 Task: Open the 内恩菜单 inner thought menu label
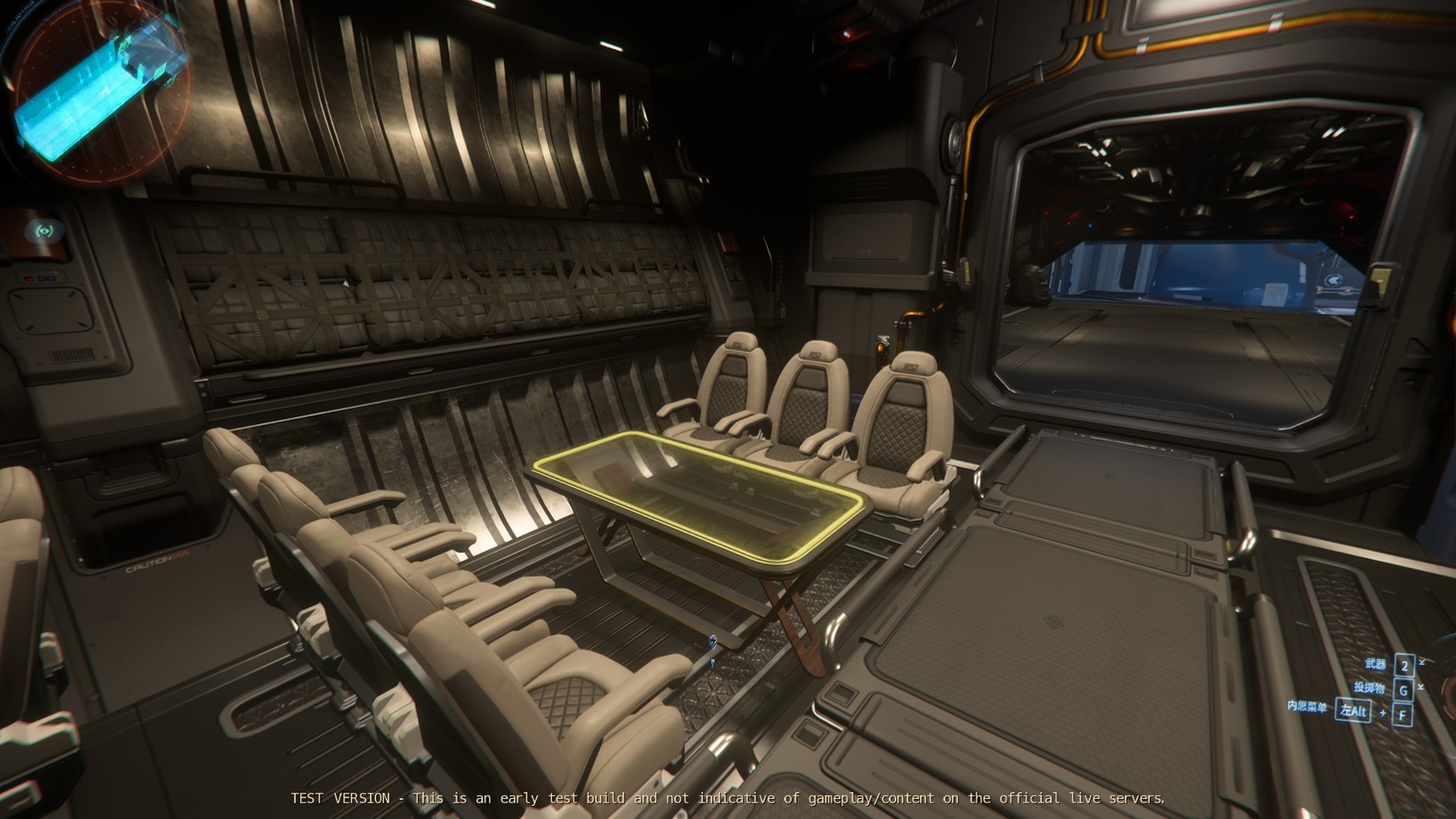tap(1307, 706)
